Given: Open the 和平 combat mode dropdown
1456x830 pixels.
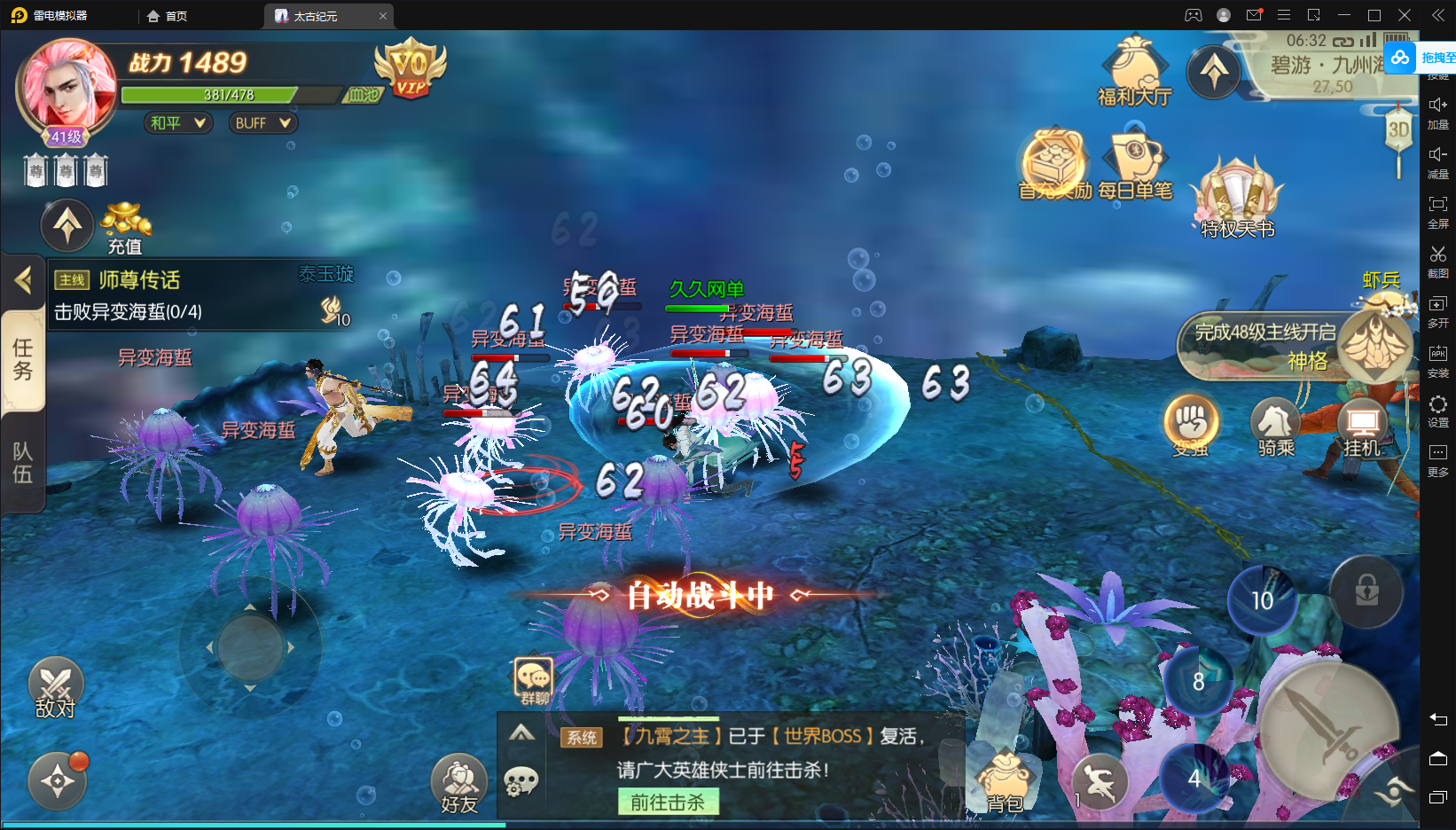Looking at the screenshot, I should tap(178, 123).
